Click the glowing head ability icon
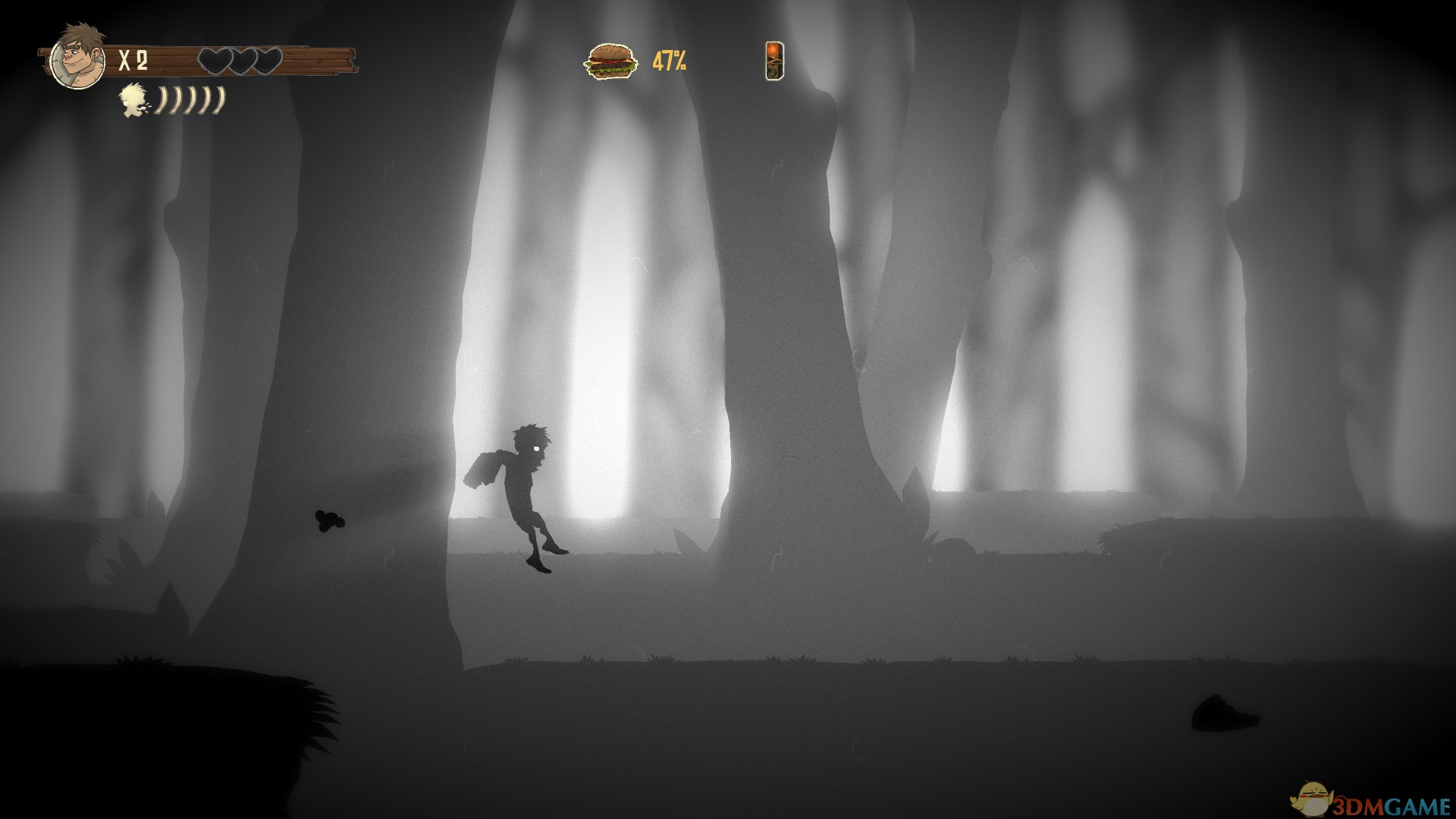1456x819 pixels. [x=135, y=101]
